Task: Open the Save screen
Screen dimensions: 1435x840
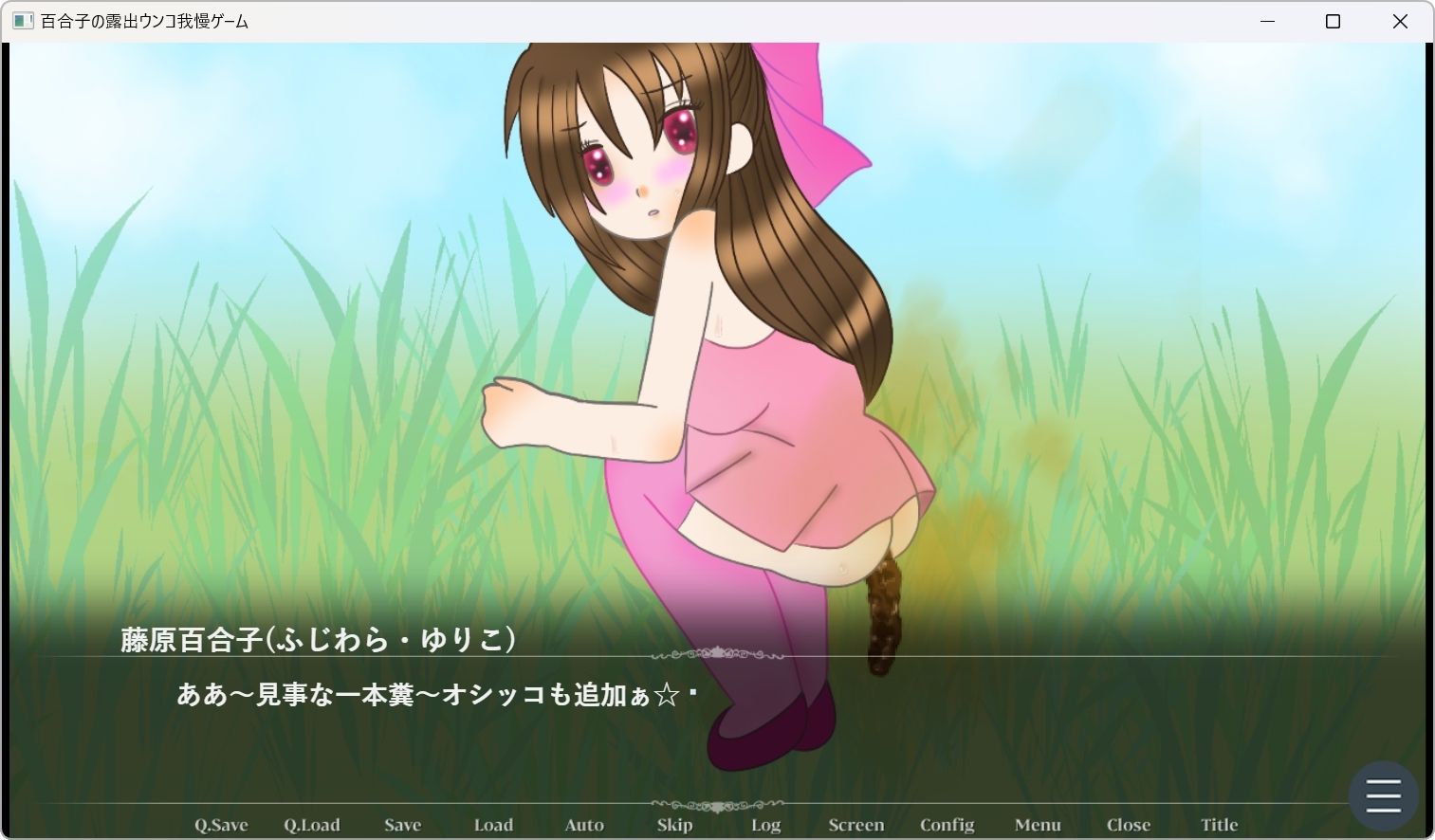Action: (402, 824)
